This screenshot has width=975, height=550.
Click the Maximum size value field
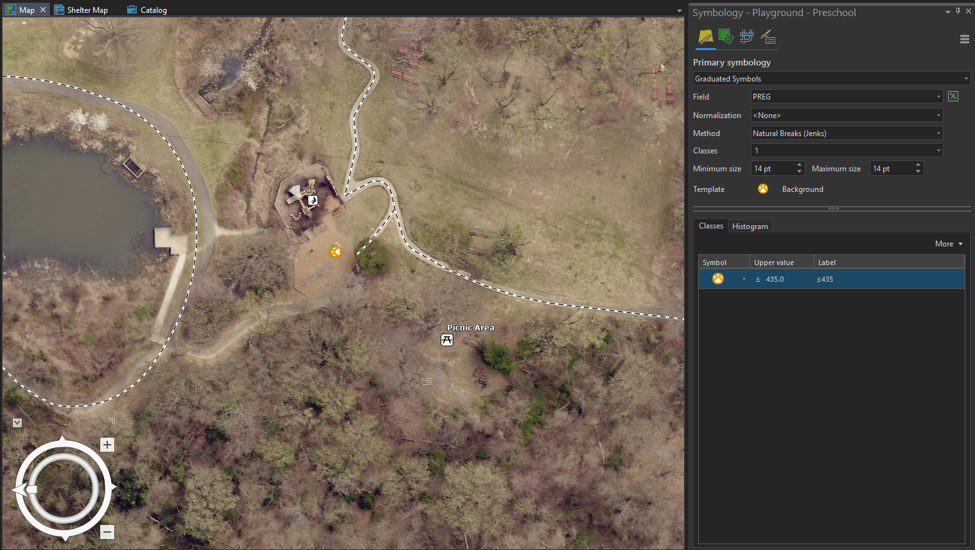(x=891, y=169)
